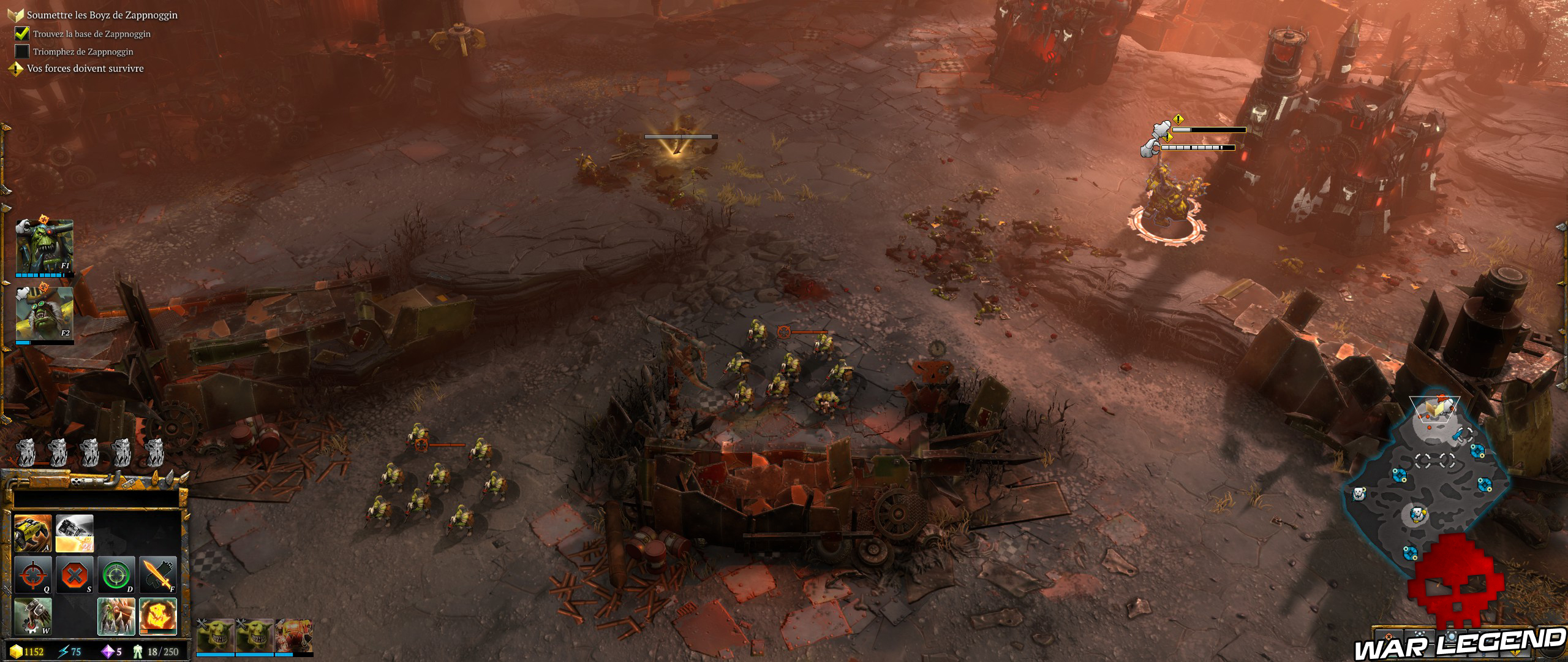This screenshot has height=662, width=1568.
Task: Select the D green reticle attack ability
Action: click(x=116, y=574)
